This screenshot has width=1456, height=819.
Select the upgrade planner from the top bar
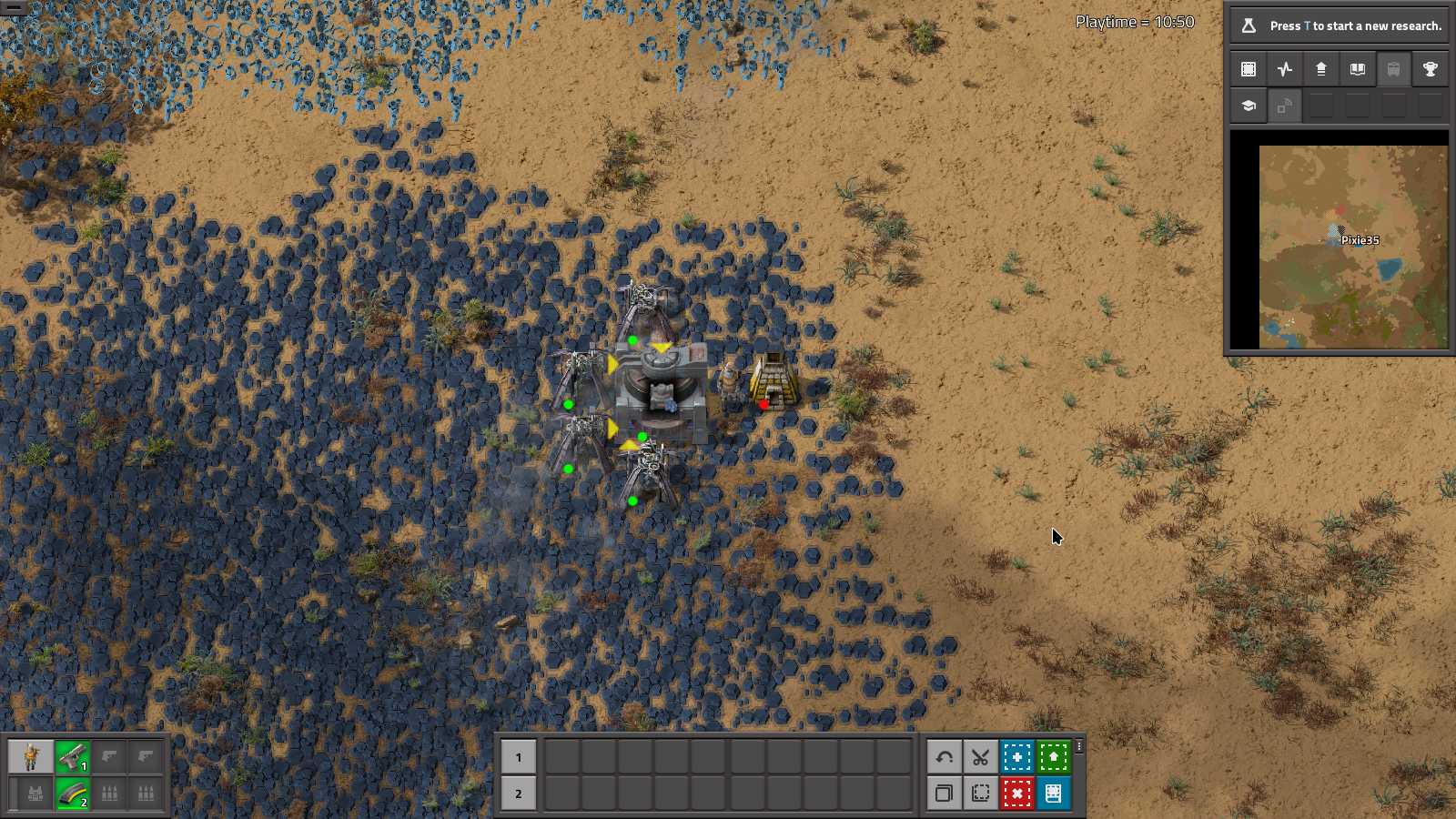(1320, 68)
